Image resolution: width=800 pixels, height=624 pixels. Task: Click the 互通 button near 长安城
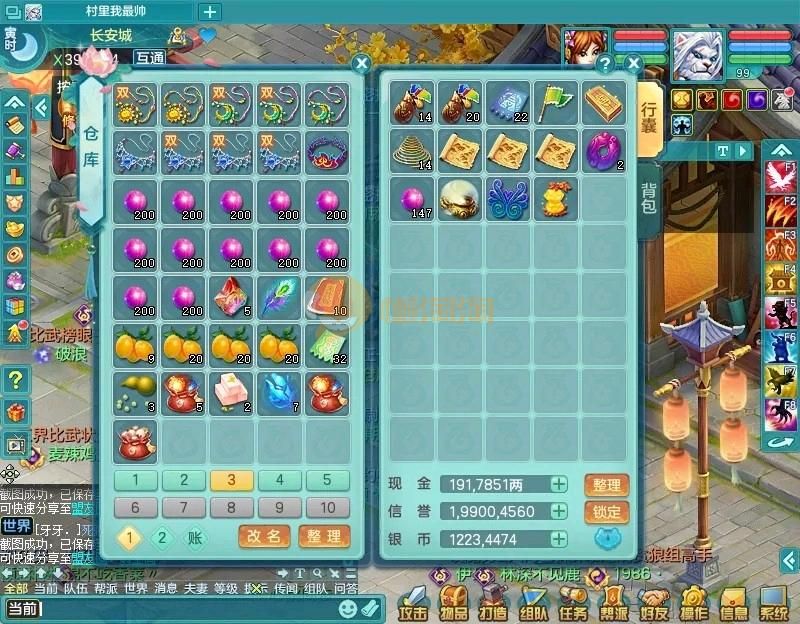(150, 58)
